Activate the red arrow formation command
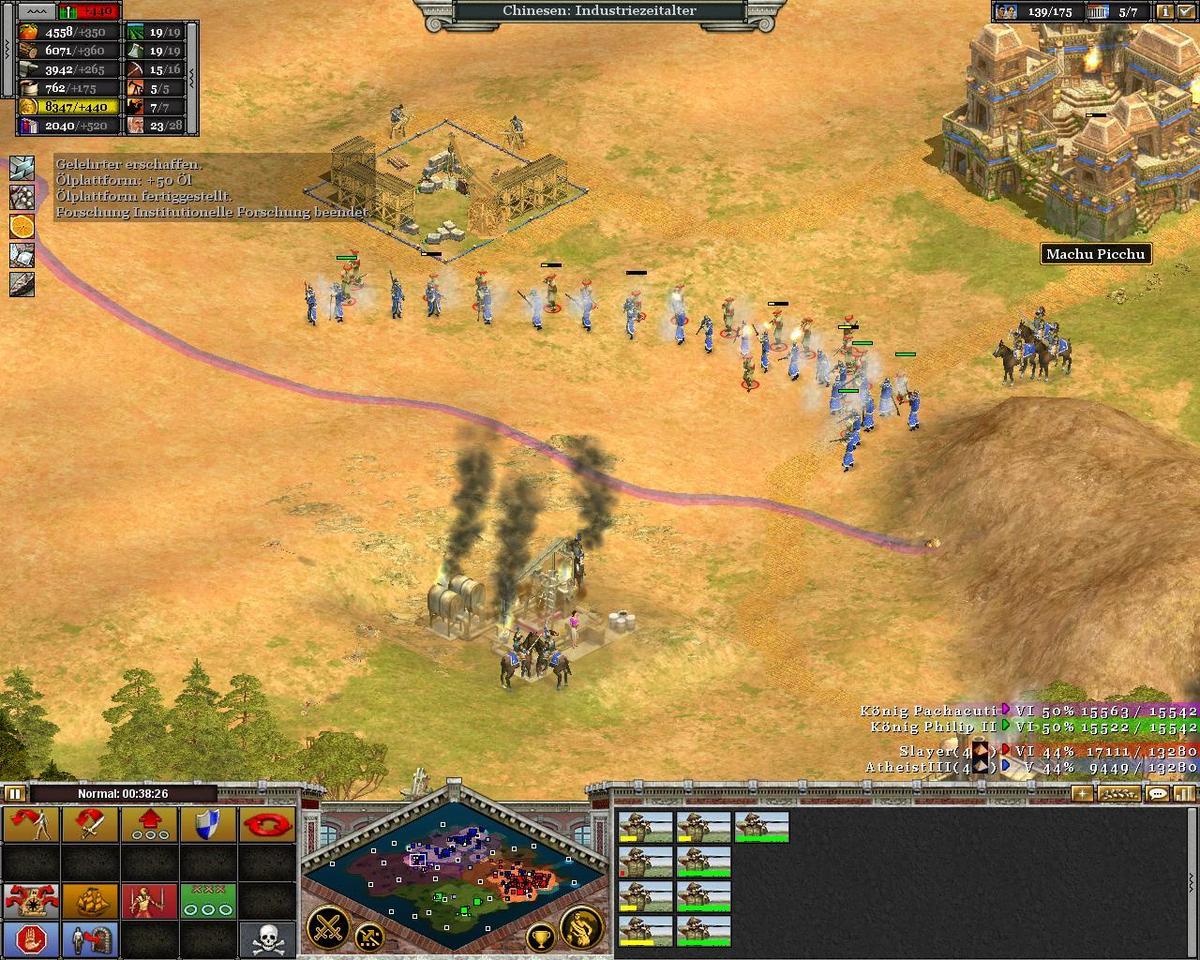Image resolution: width=1200 pixels, height=960 pixels. [149, 825]
